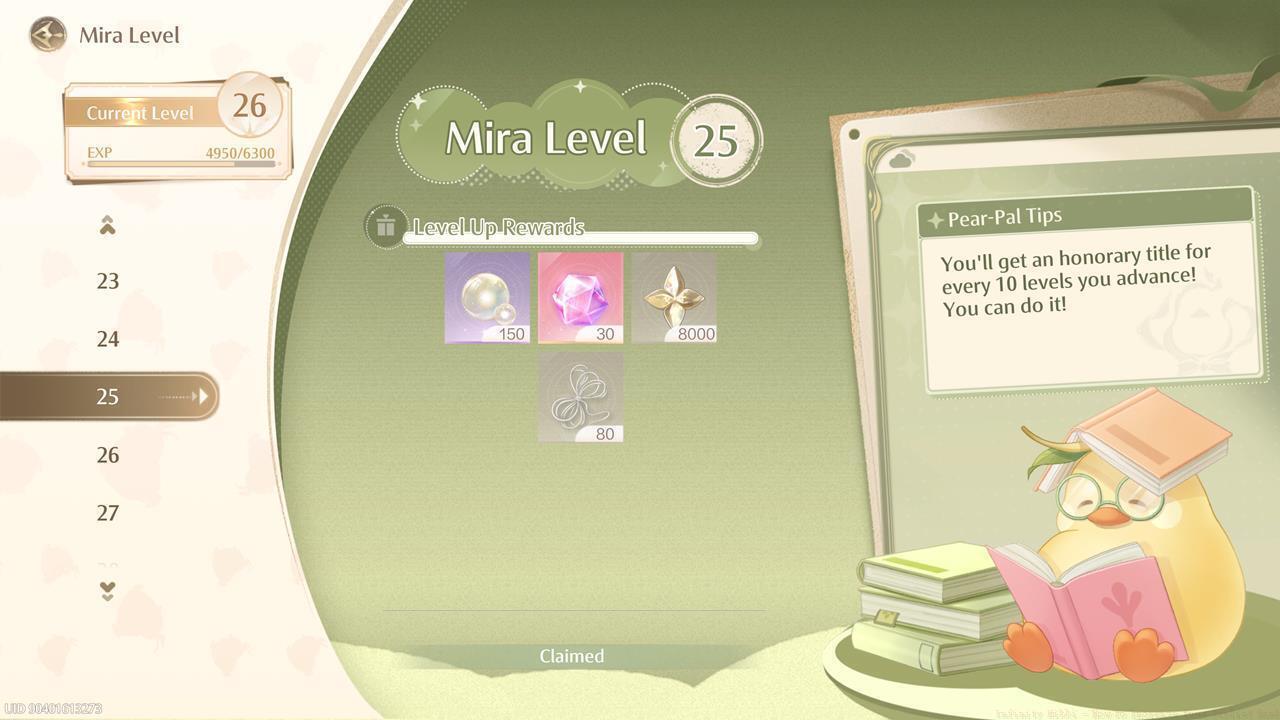1280x720 pixels.
Task: Select the pink diamond reward showing 30
Action: point(580,297)
